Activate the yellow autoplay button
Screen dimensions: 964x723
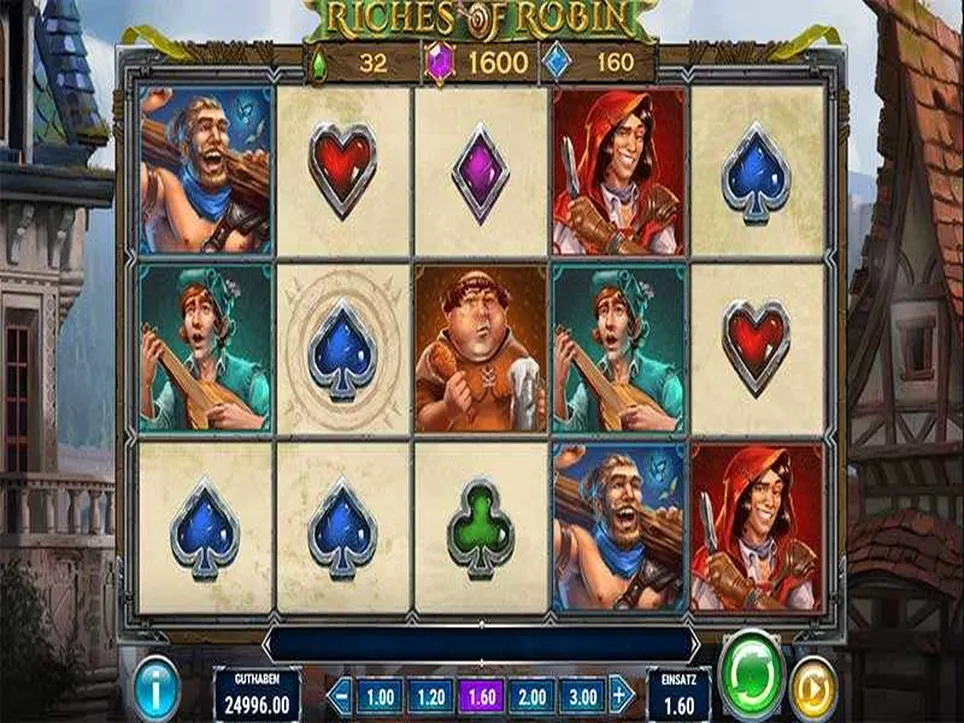tap(813, 688)
